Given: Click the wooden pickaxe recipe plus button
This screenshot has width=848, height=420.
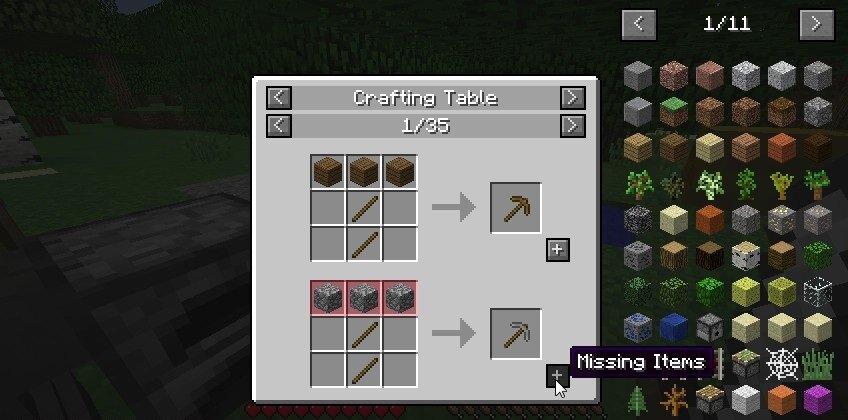Looking at the screenshot, I should [558, 250].
